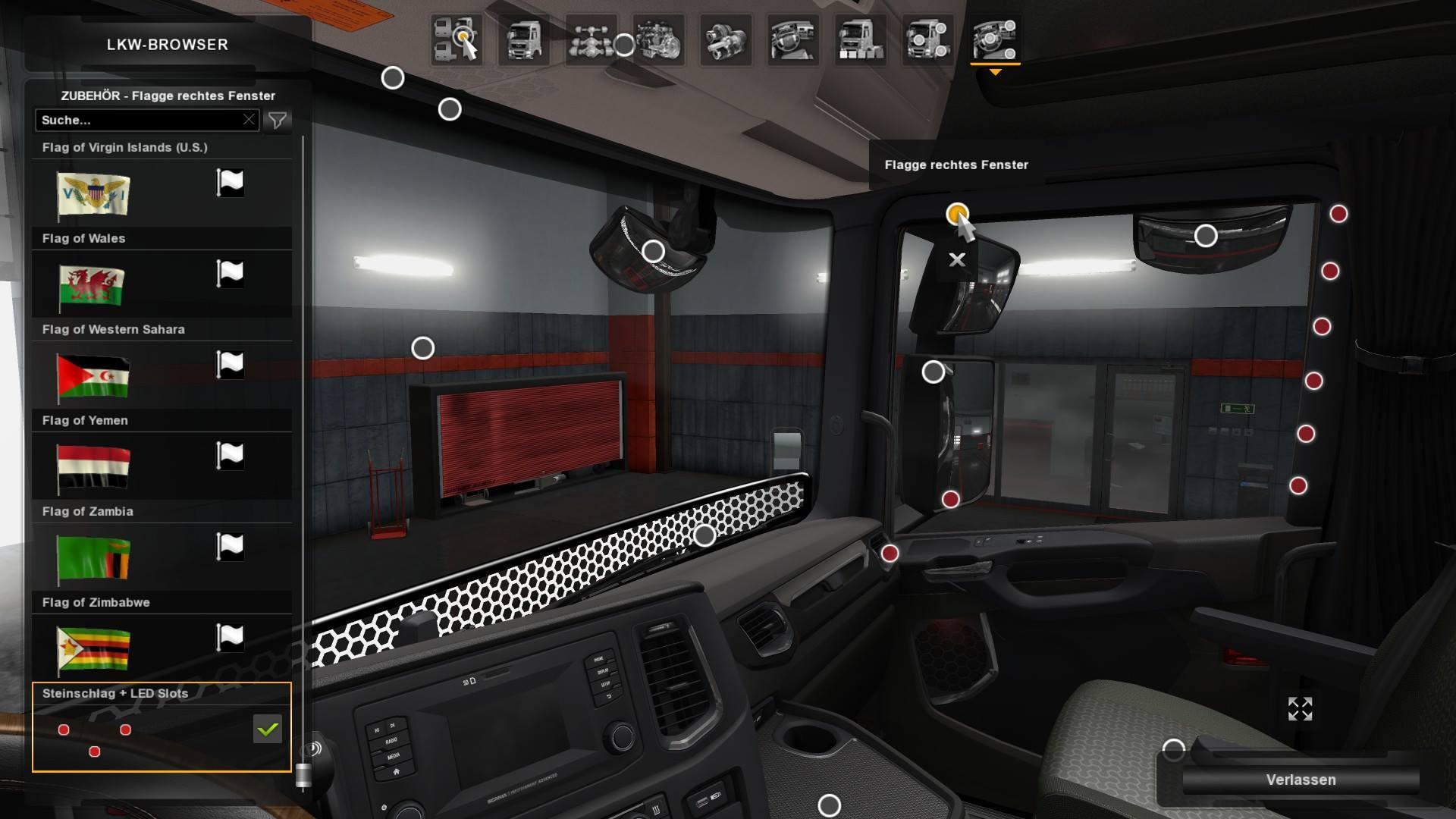Toggle the fullscreen expand arrows icon
The height and width of the screenshot is (819, 1456).
(x=1300, y=709)
